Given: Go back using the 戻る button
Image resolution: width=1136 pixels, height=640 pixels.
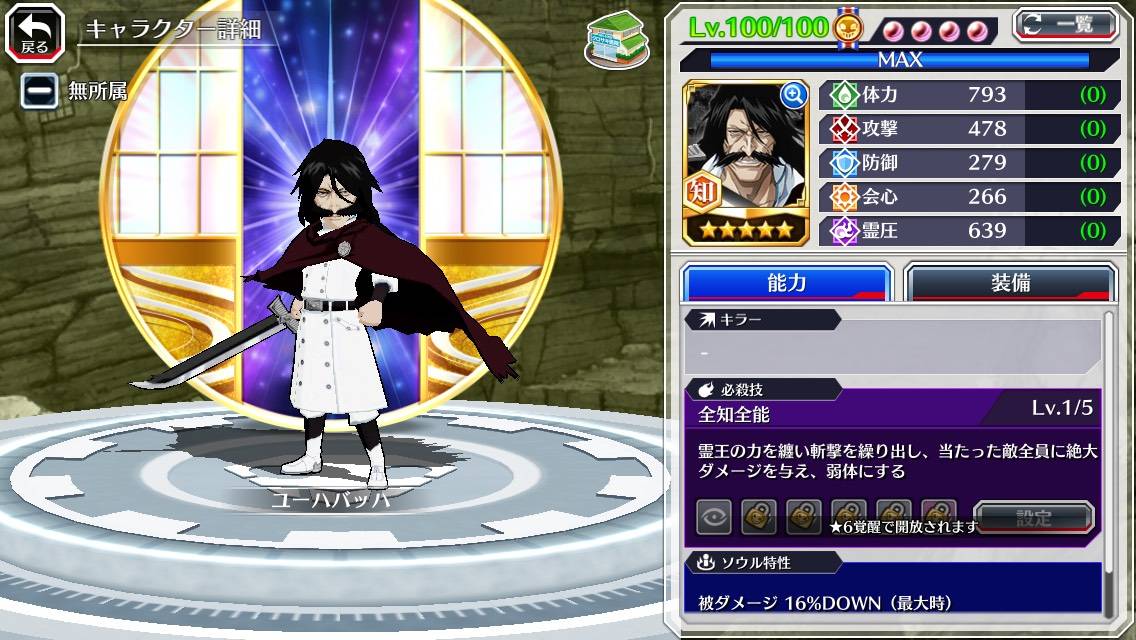Looking at the screenshot, I should click(35, 32).
